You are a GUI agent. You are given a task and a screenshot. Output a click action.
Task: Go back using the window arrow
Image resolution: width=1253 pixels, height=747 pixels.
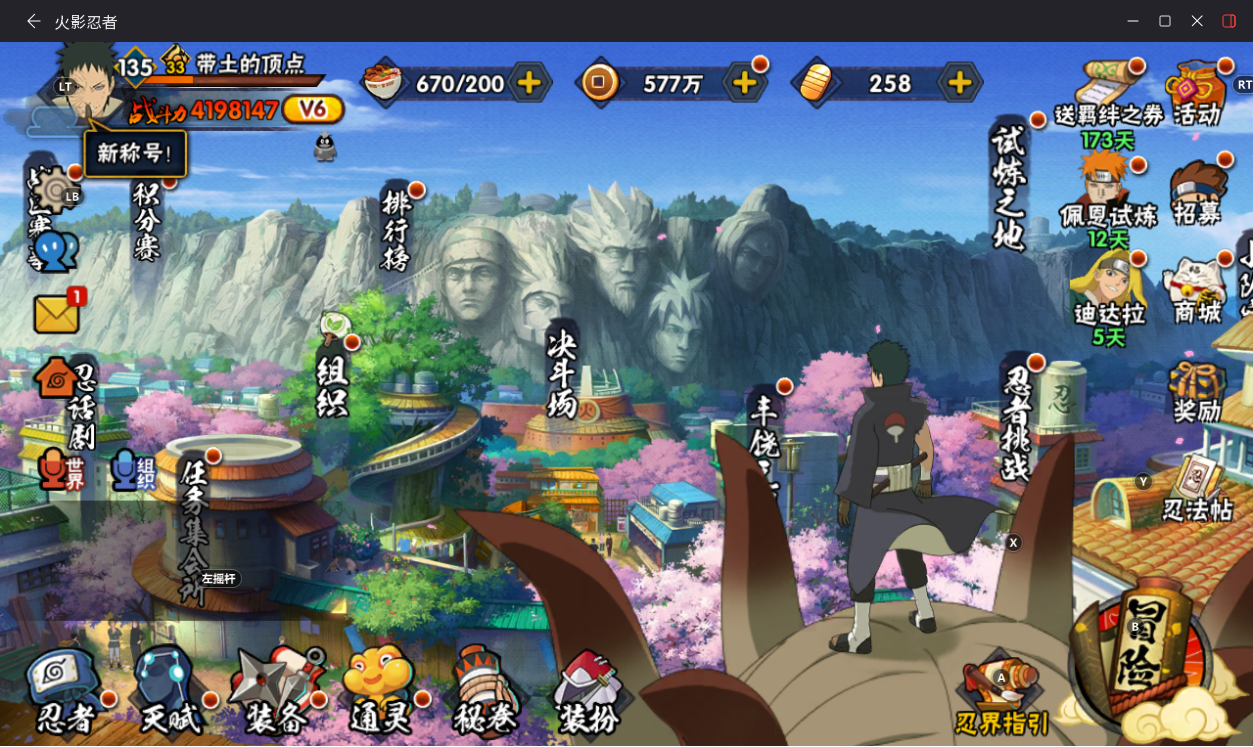point(33,21)
